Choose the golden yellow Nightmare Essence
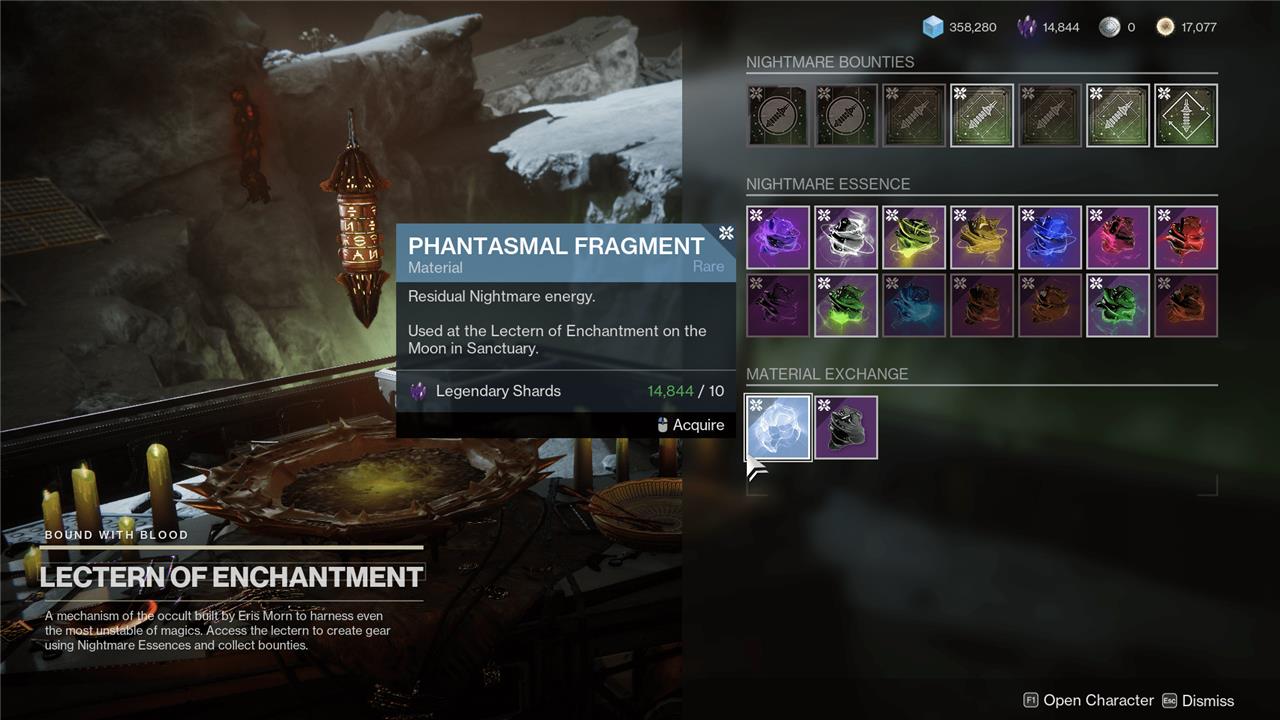Screen dimensions: 1280x720 coord(982,238)
